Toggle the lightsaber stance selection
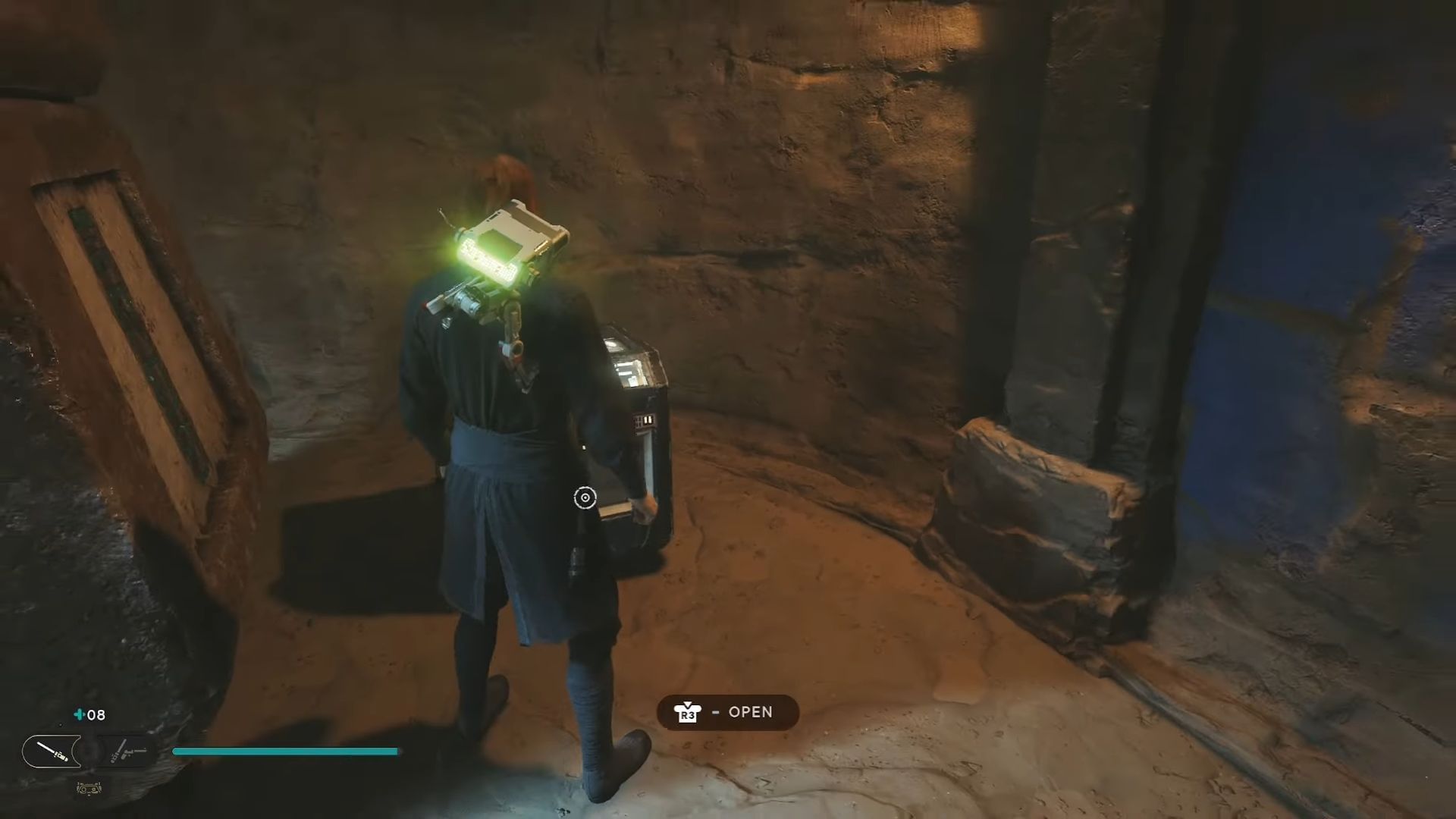The image size is (1456, 819). [52, 751]
